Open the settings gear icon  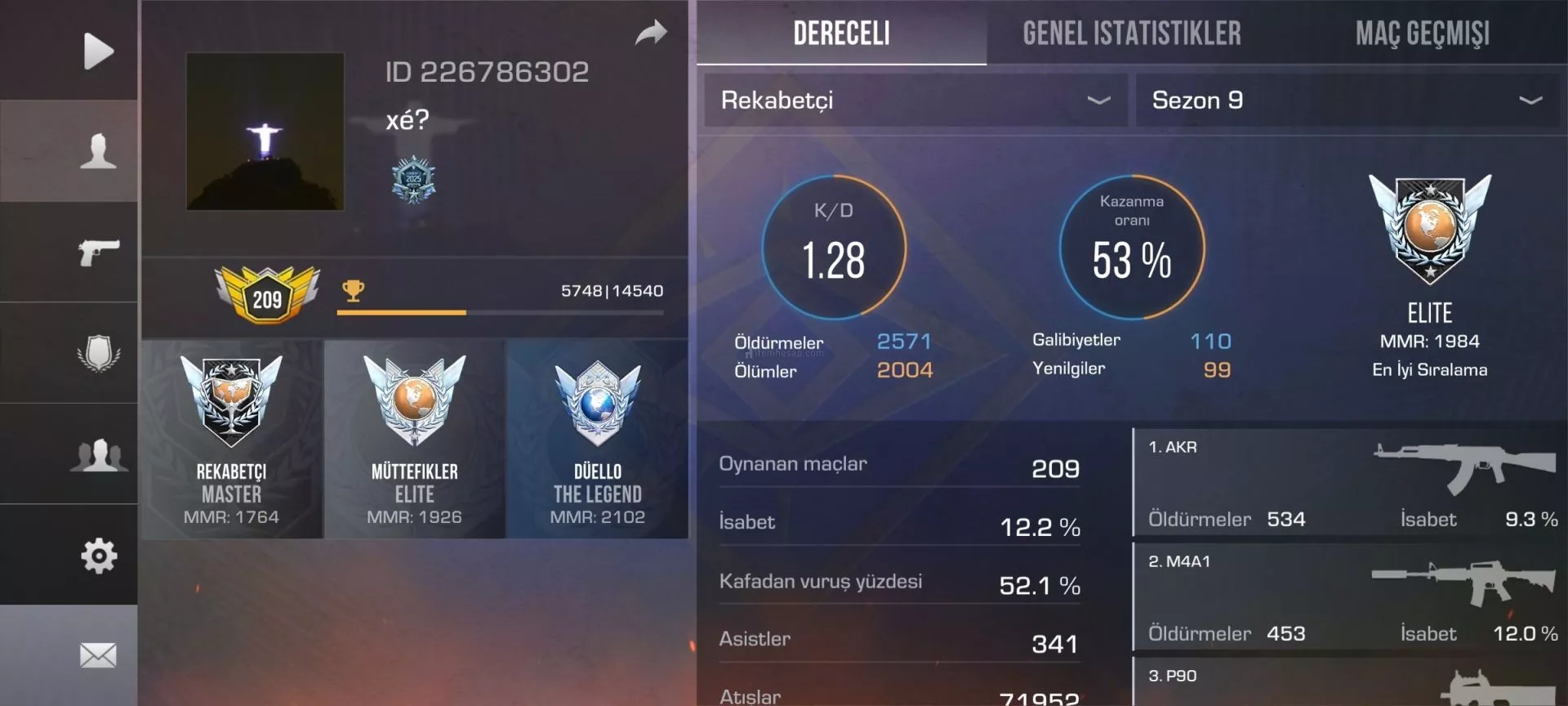98,556
